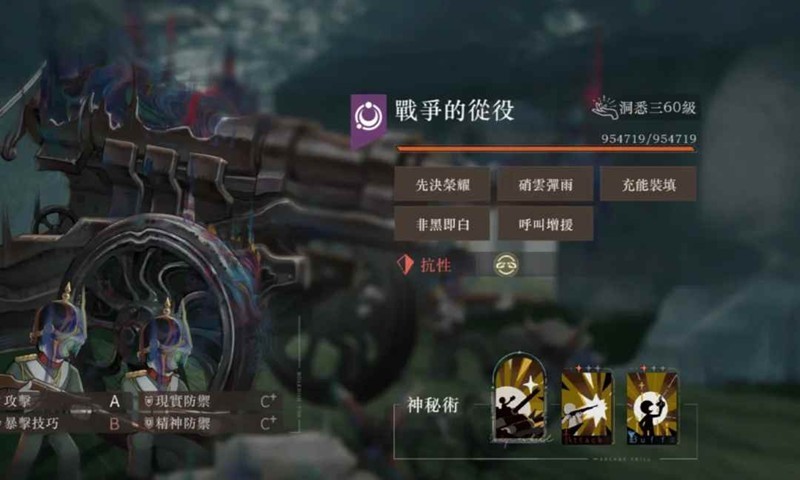View the 呼叫增援 trait info
The width and height of the screenshot is (800, 480).
point(545,223)
